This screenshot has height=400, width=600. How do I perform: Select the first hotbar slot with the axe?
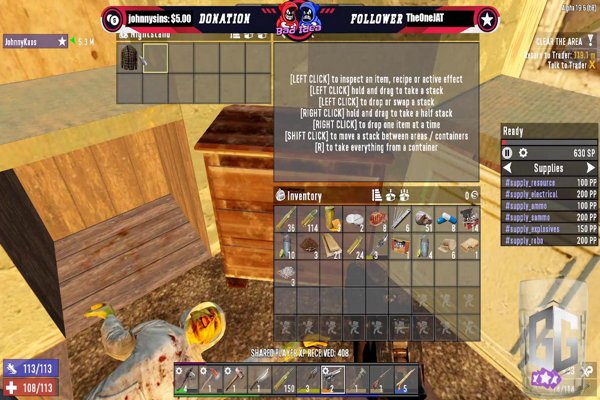pos(186,378)
